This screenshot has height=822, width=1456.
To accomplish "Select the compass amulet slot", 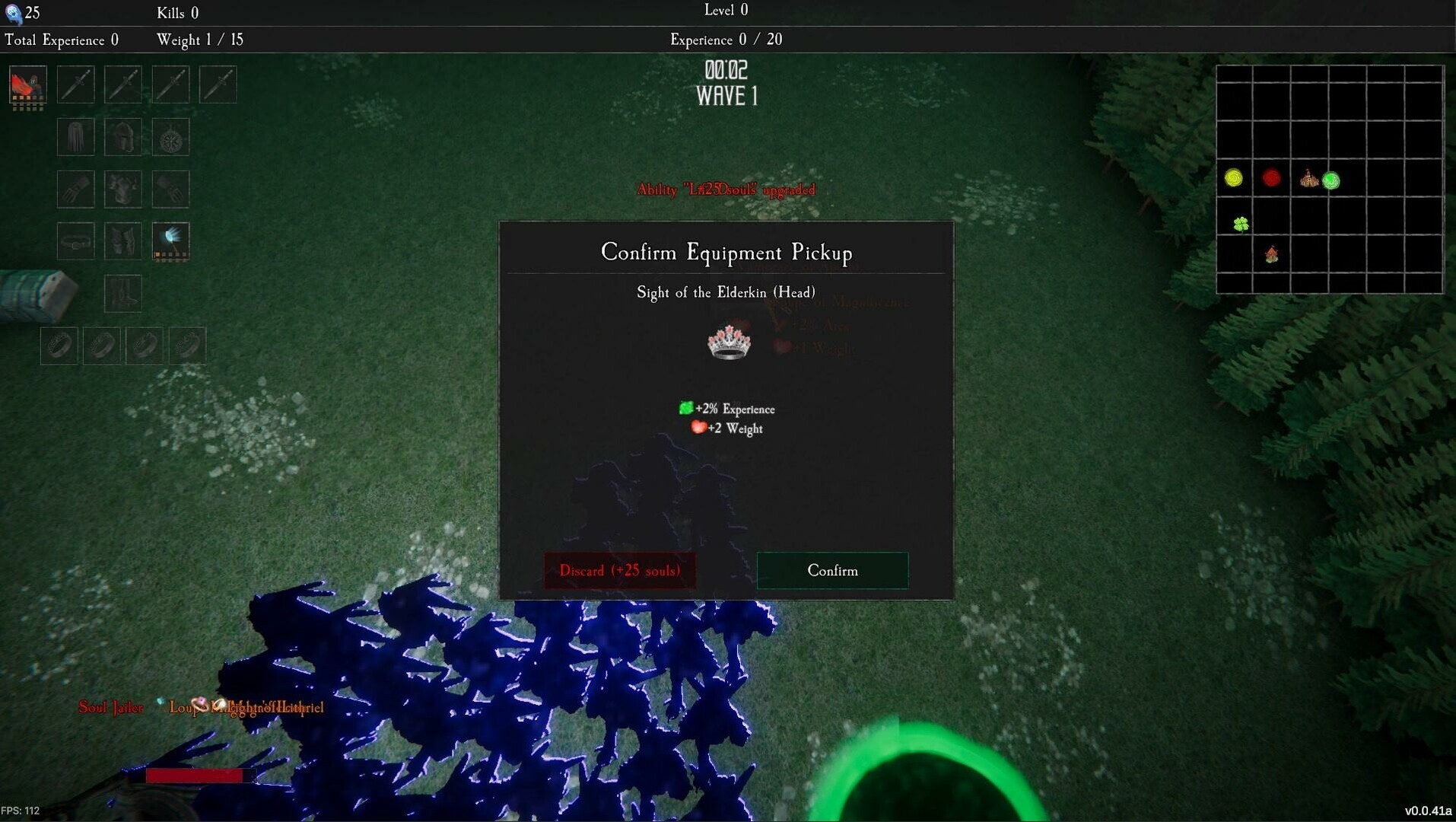I will coord(170,137).
